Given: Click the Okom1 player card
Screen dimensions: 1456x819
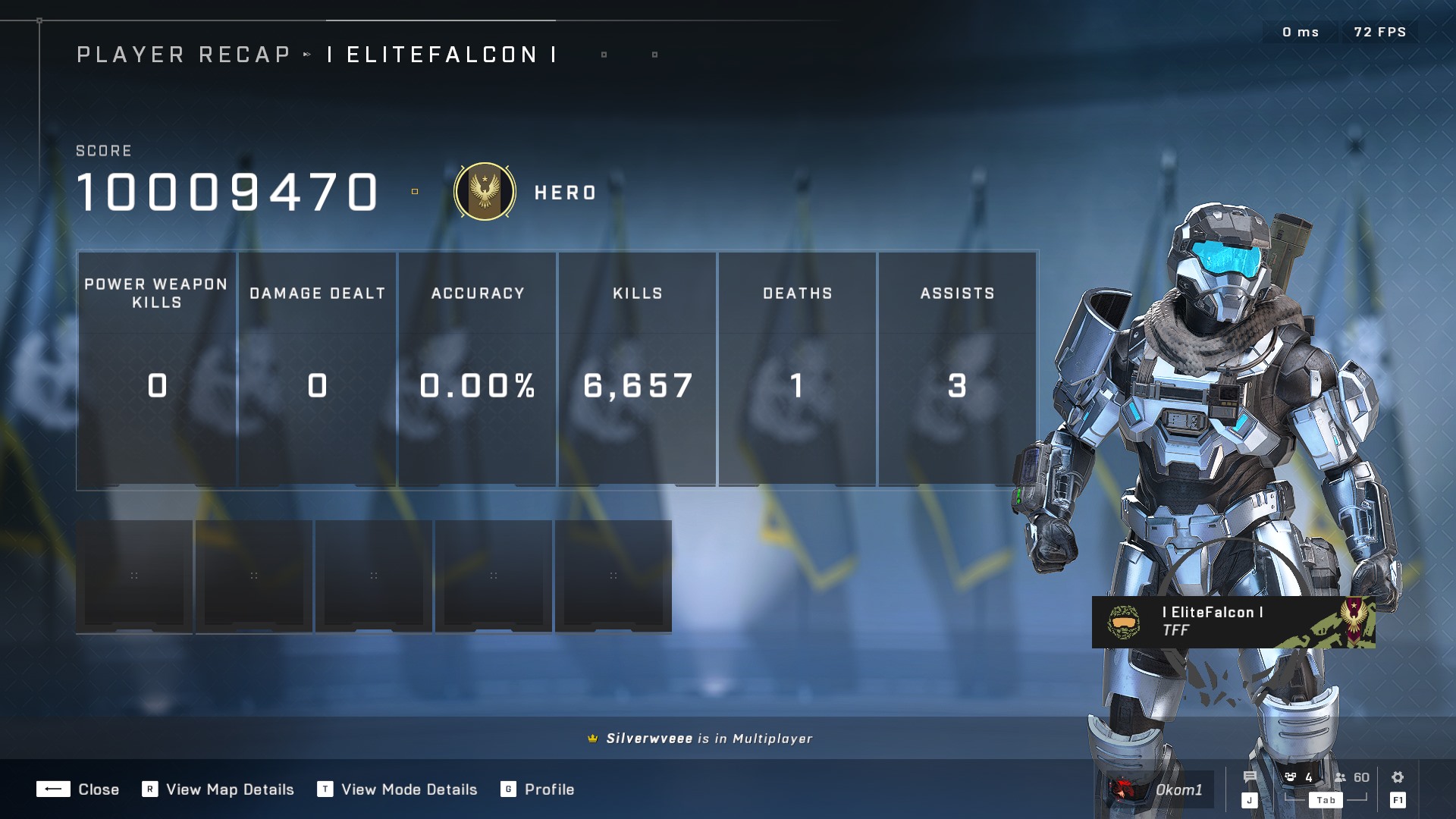Looking at the screenshot, I should 1160,789.
